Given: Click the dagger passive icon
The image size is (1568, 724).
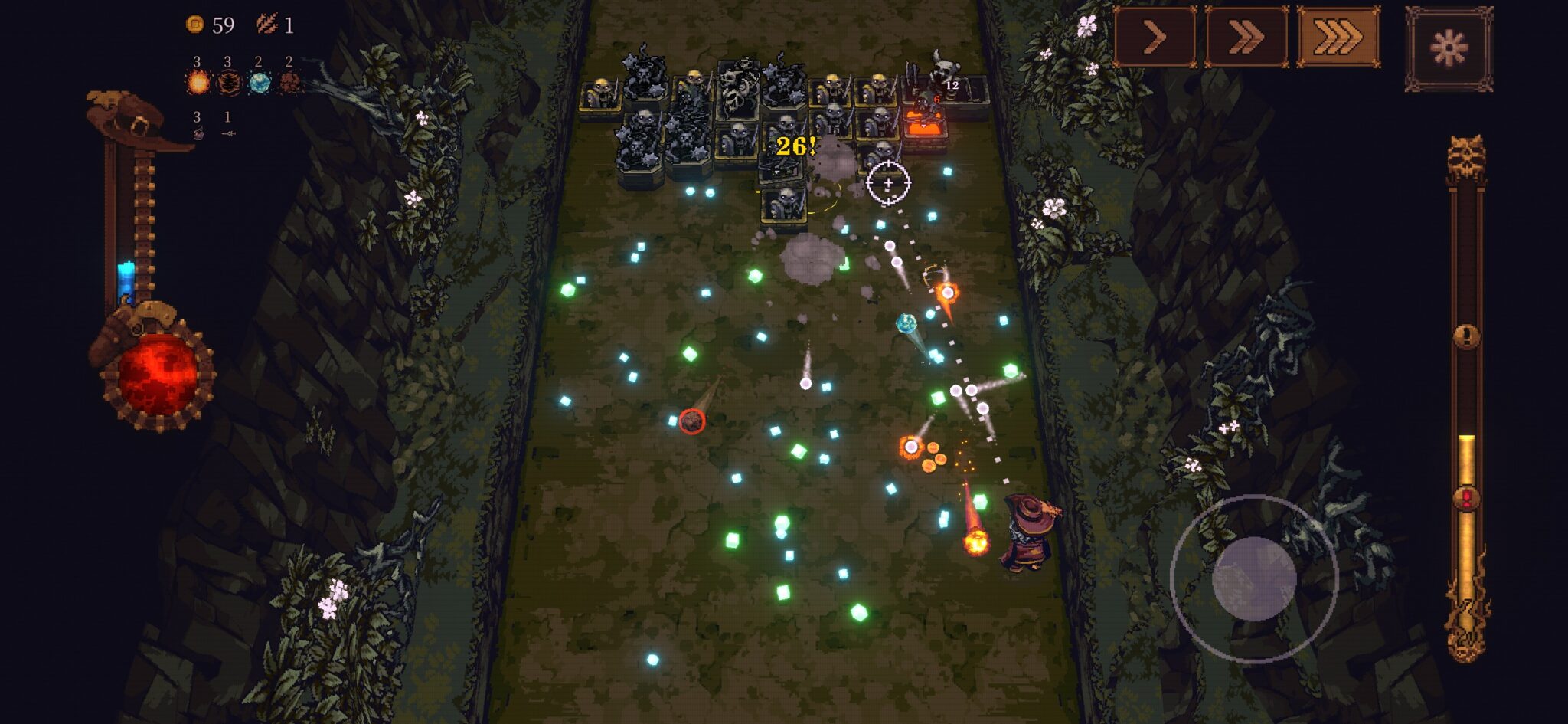Looking at the screenshot, I should tap(227, 134).
